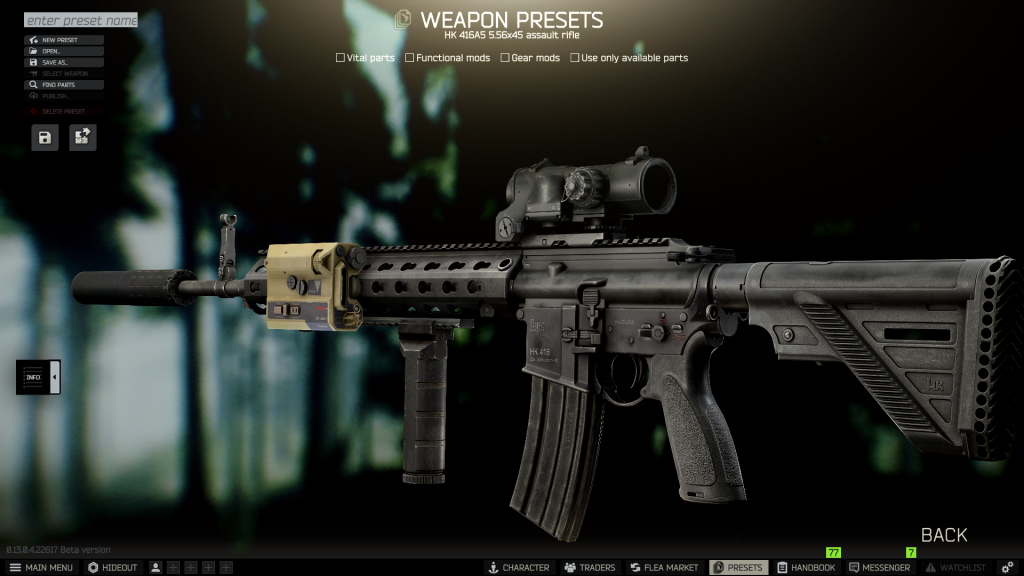Expand the INFO side panel
The image size is (1024, 576).
click(x=38, y=377)
